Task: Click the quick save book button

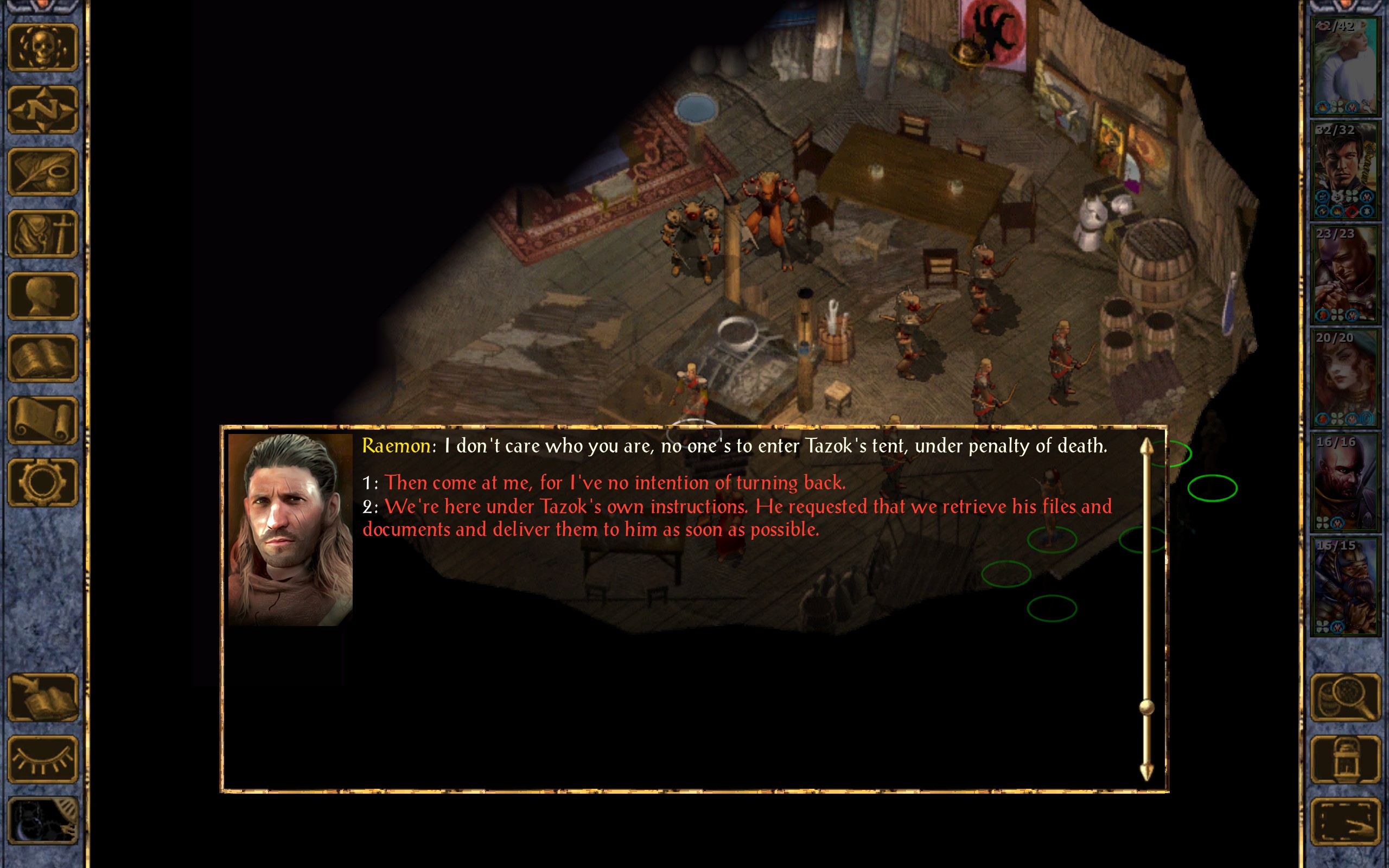Action: pyautogui.click(x=42, y=698)
